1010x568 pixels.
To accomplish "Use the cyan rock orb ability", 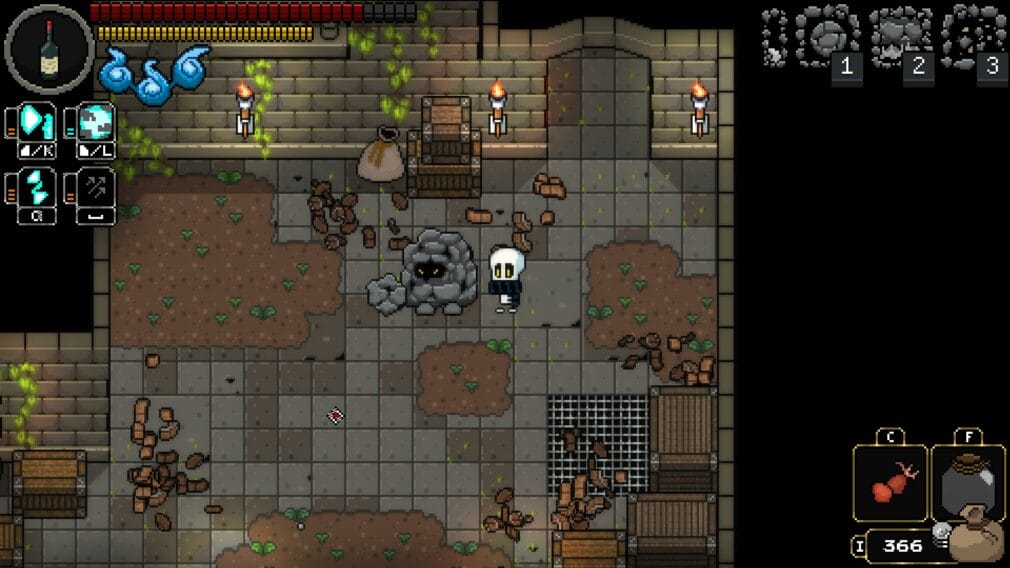I will [96, 122].
